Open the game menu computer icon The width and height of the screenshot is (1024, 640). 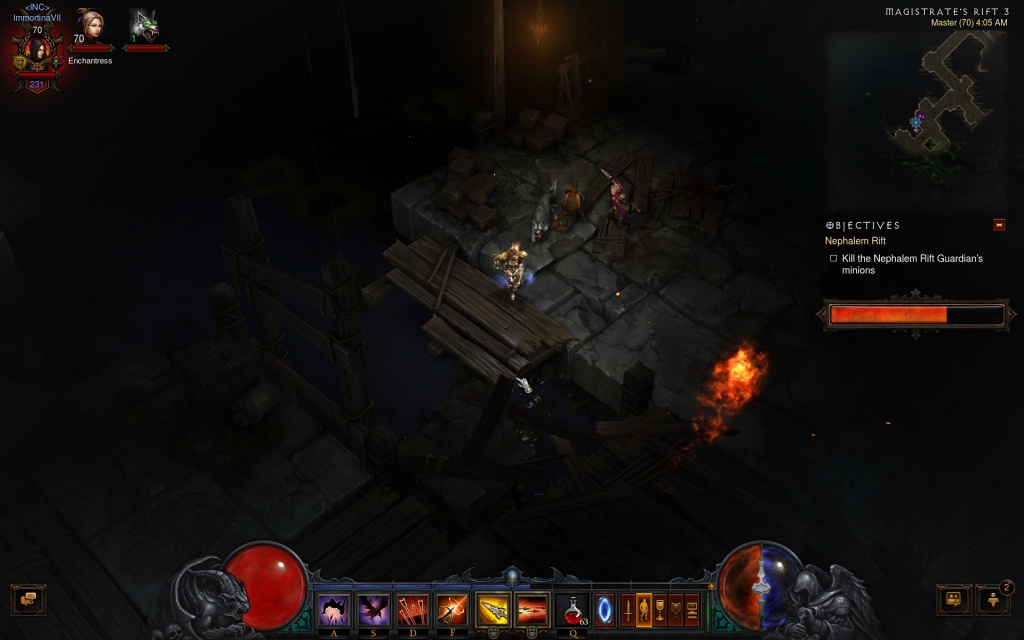[692, 608]
